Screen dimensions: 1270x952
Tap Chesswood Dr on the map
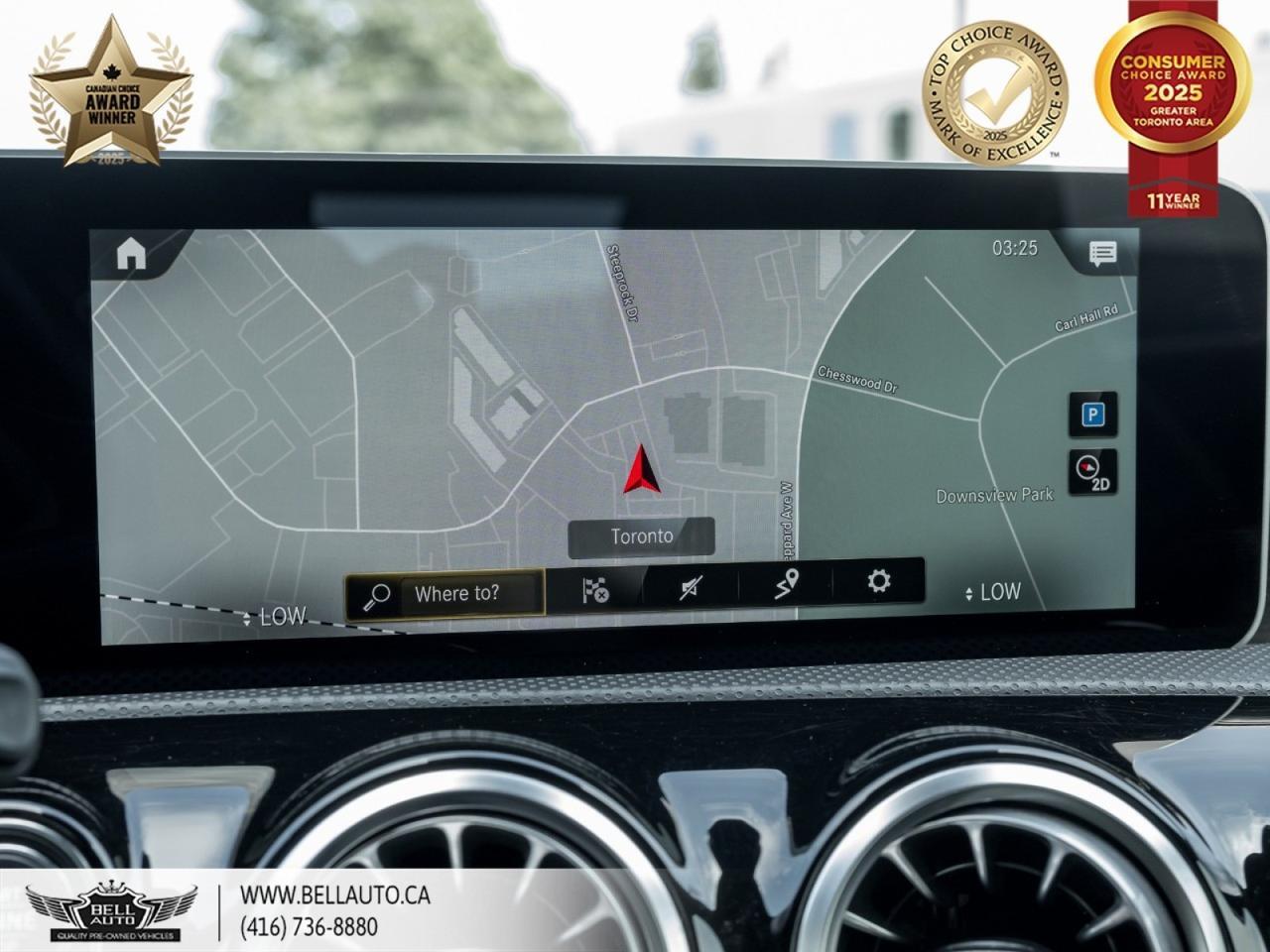pyautogui.click(x=859, y=380)
